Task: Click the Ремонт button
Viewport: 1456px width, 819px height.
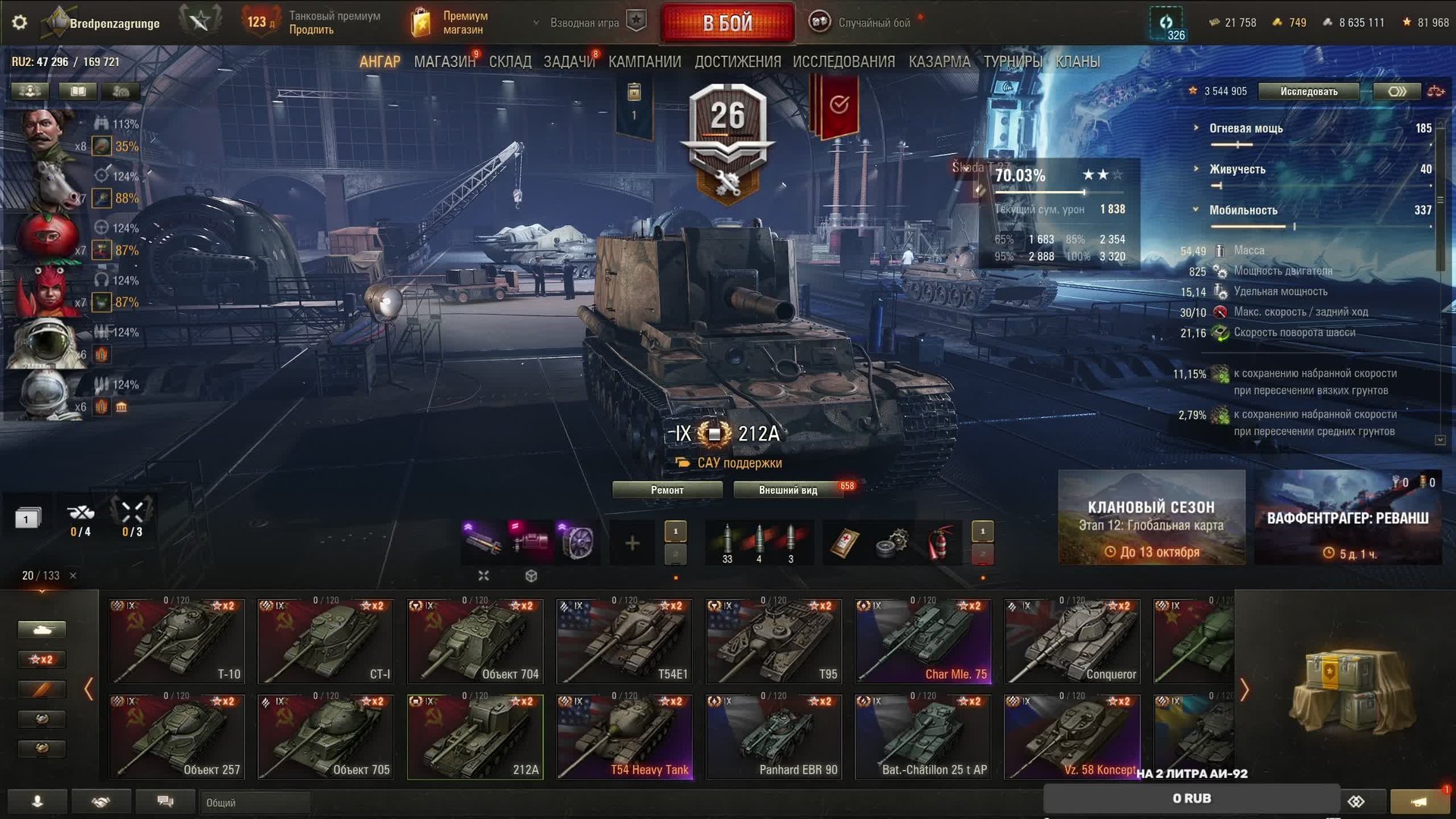Action: coord(667,490)
